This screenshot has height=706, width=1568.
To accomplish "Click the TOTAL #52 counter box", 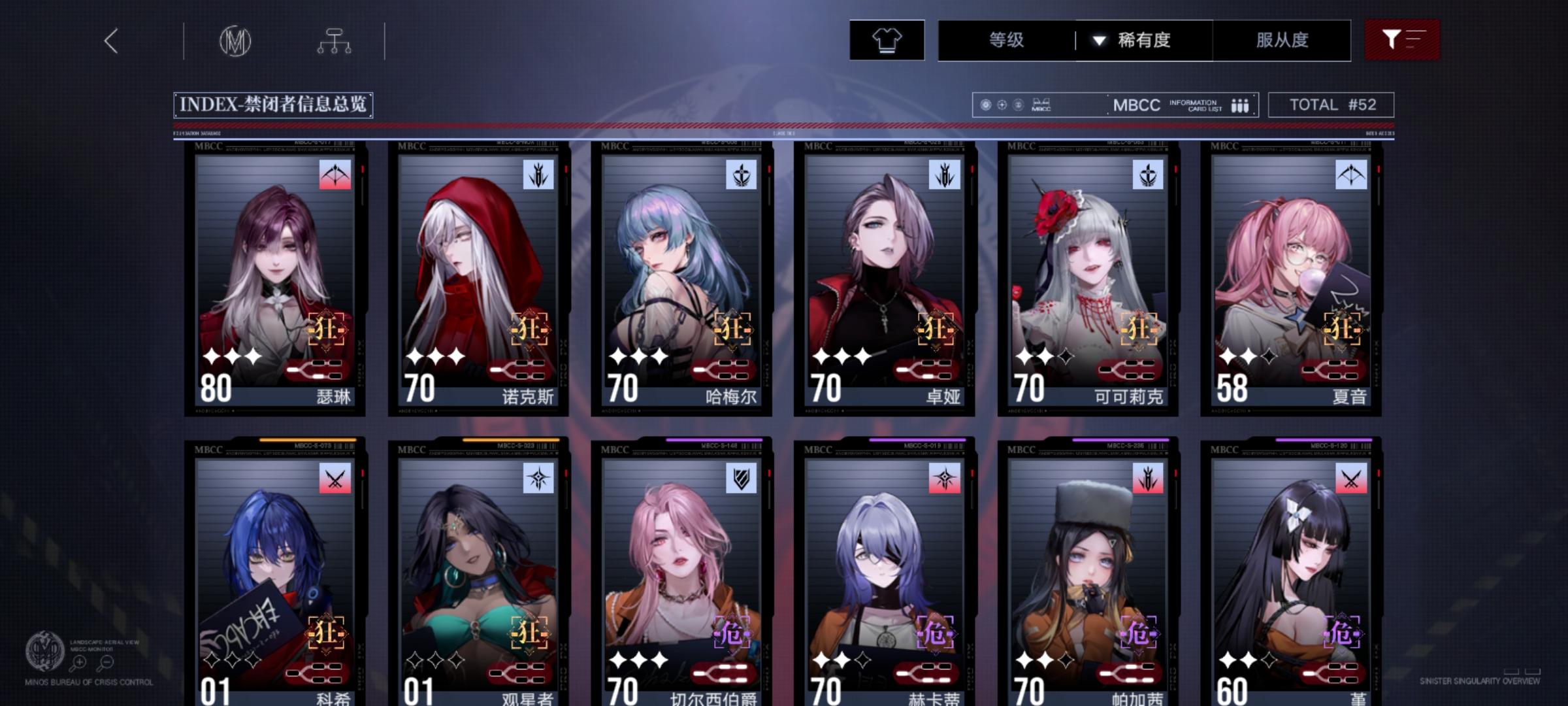I will tap(1330, 104).
